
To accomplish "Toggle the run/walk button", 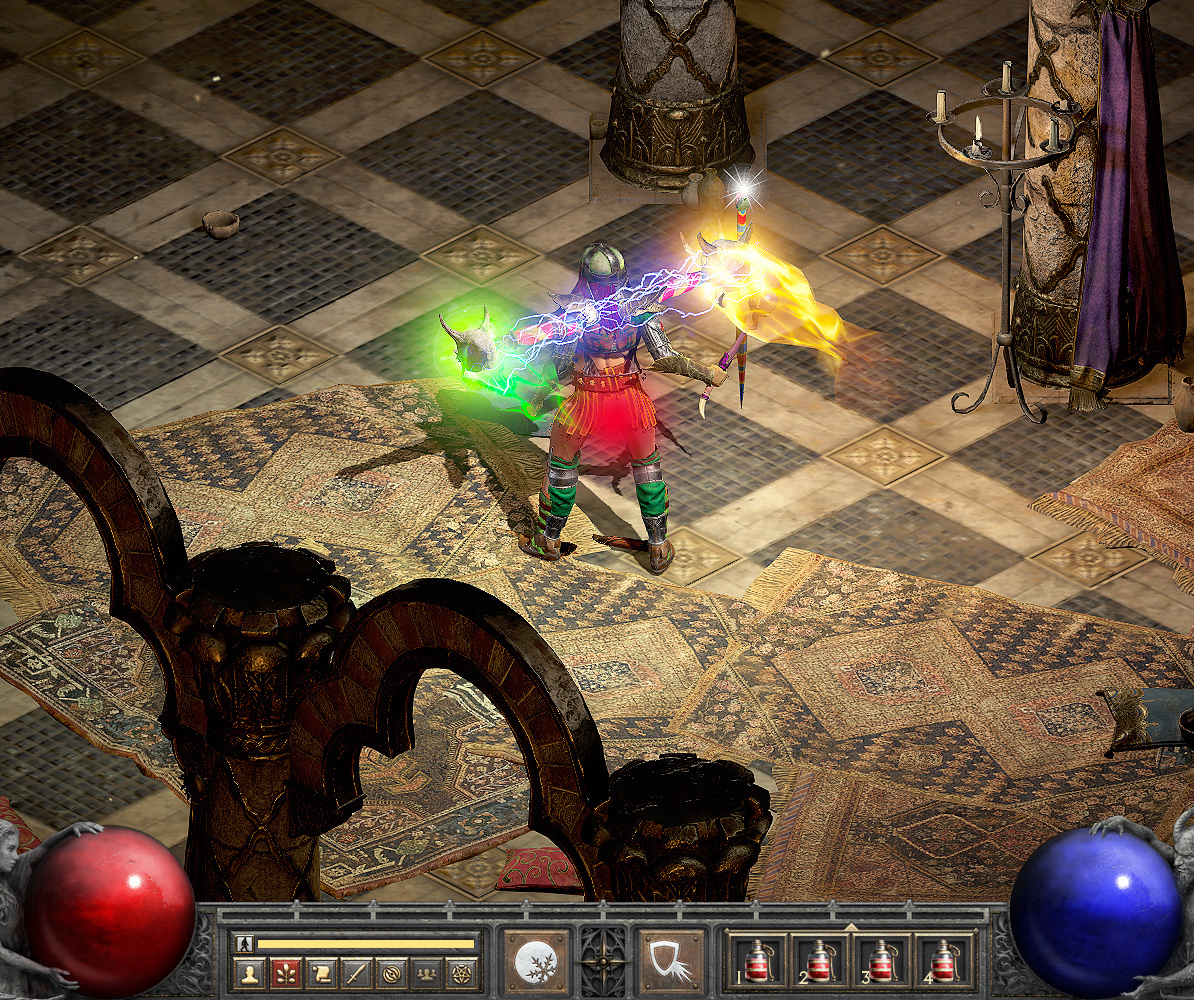I will click(243, 943).
